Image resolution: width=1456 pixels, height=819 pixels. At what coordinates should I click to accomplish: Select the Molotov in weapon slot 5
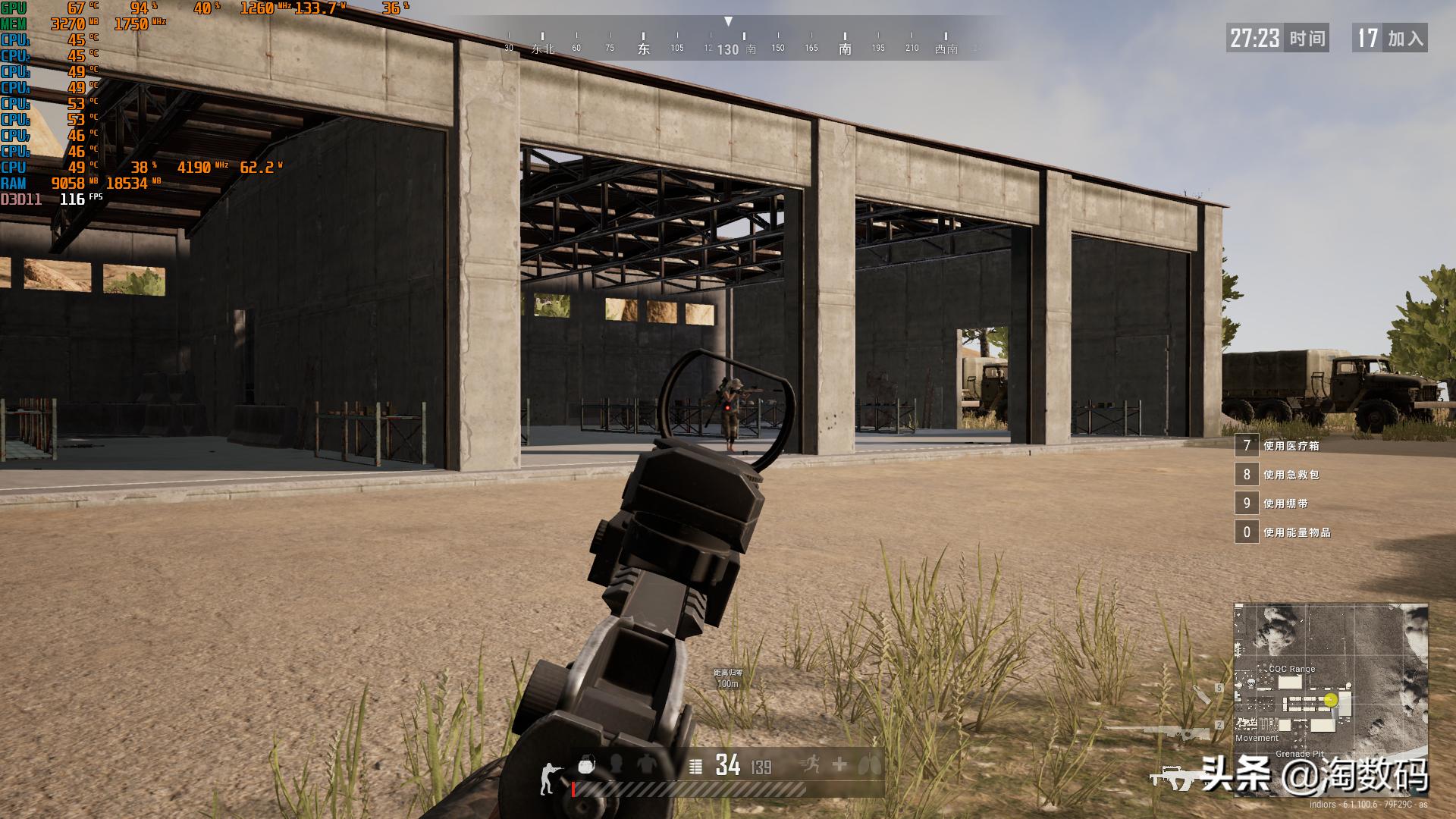(x=1201, y=693)
